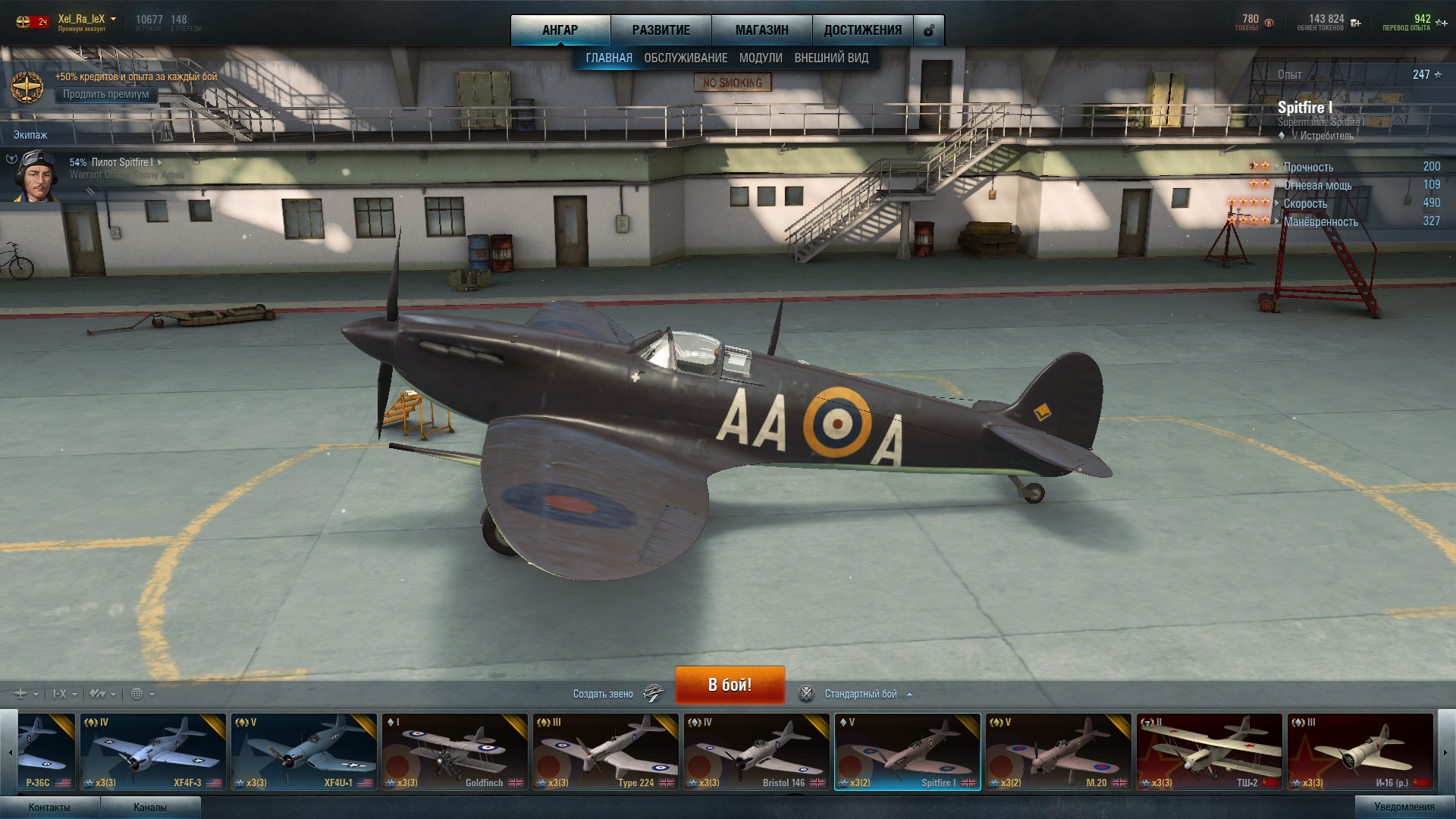1456x819 pixels.
Task: Switch to the РАЗВИТИЕ tab
Action: [661, 30]
